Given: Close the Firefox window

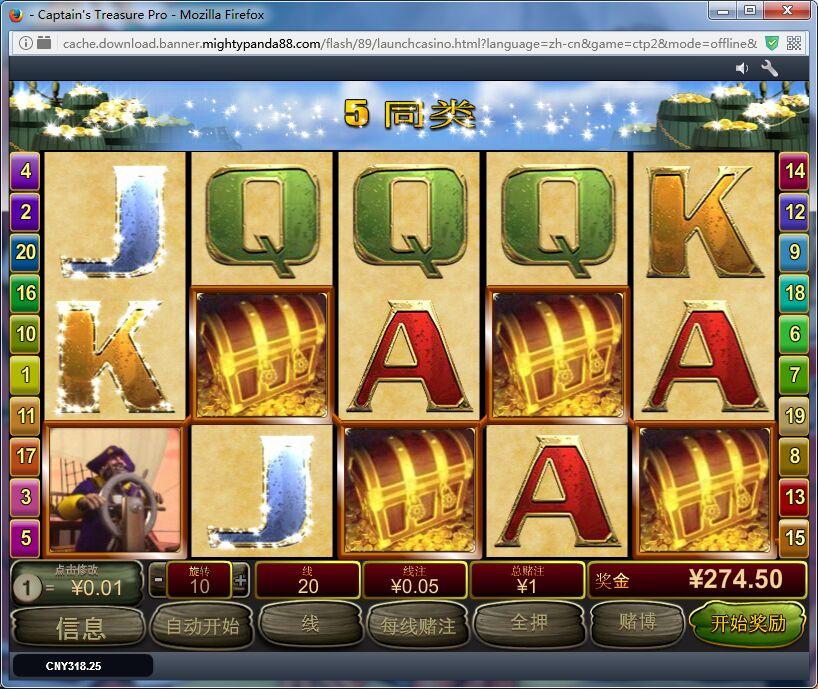Looking at the screenshot, I should 784,11.
